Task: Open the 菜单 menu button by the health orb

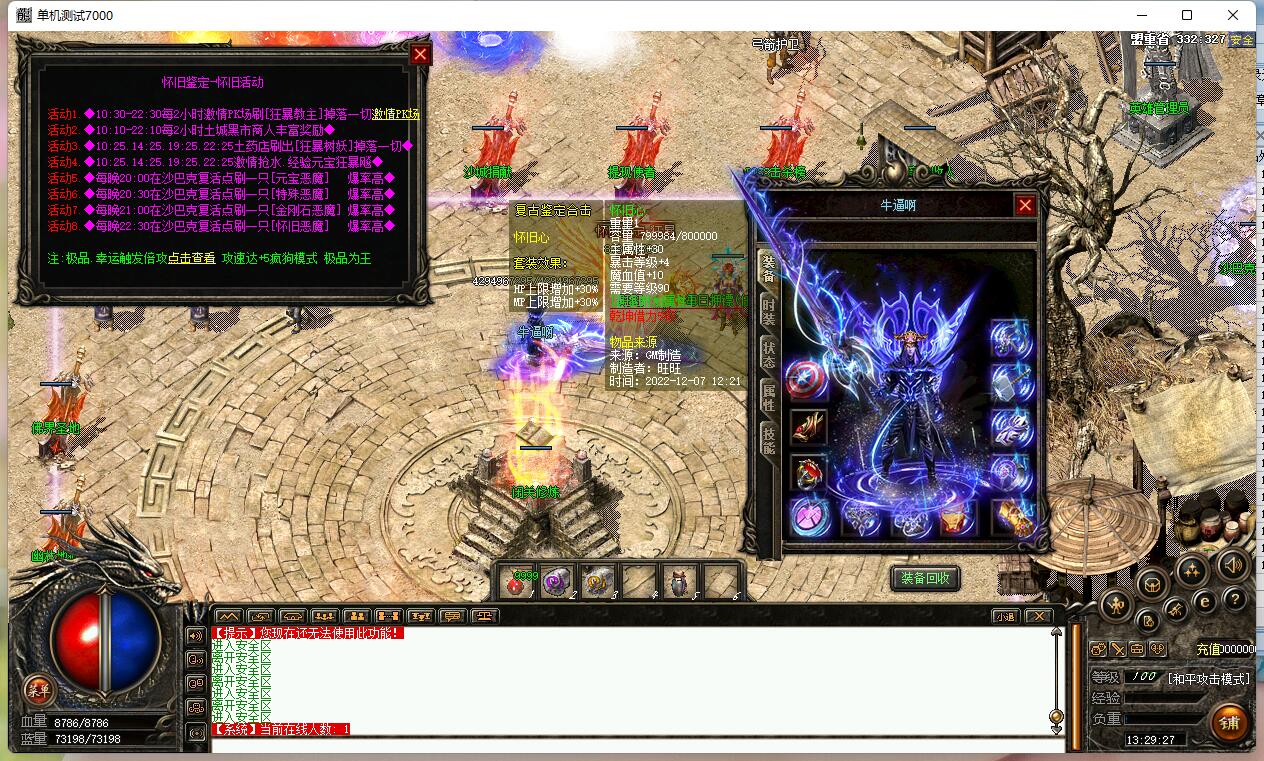Action: 38,689
